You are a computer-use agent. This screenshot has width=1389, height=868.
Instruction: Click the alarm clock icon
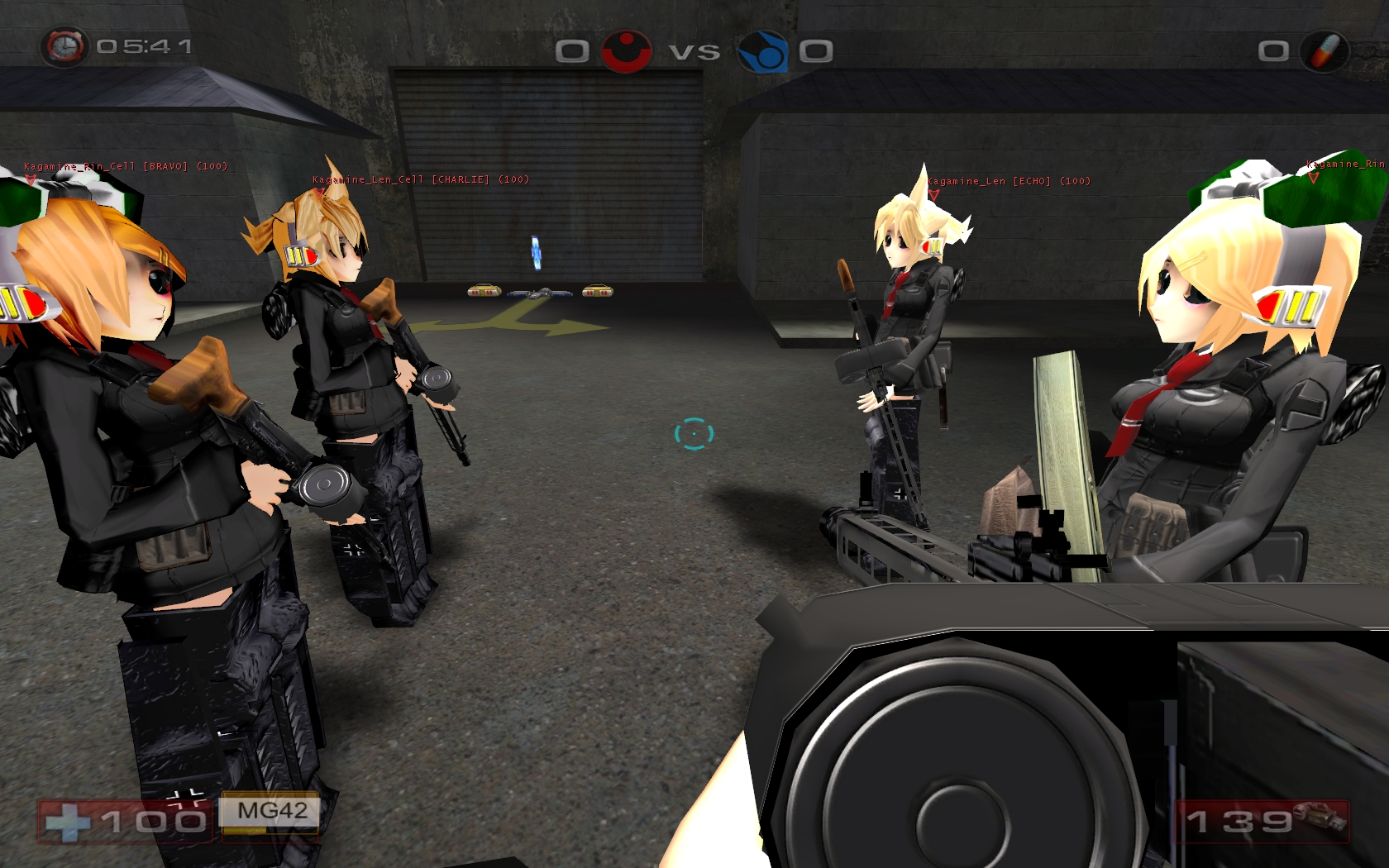65,46
